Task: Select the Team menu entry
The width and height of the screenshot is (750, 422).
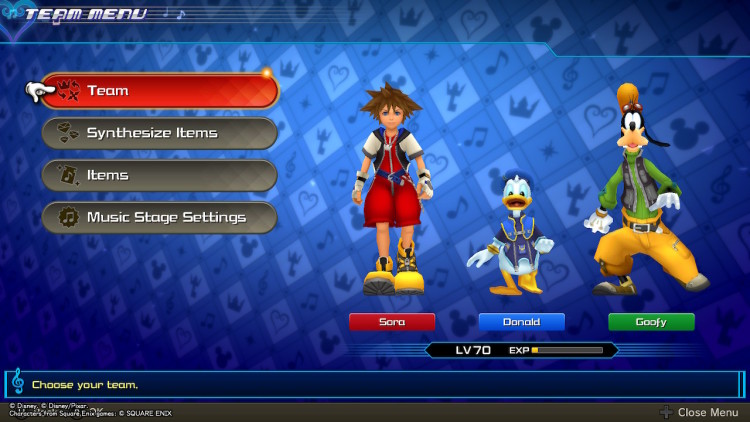Action: [160, 91]
